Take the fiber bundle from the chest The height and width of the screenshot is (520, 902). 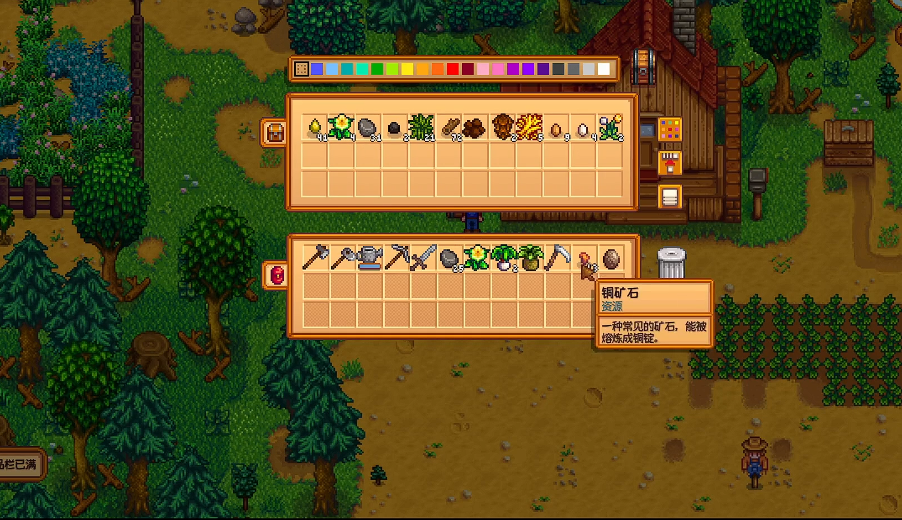coord(422,127)
